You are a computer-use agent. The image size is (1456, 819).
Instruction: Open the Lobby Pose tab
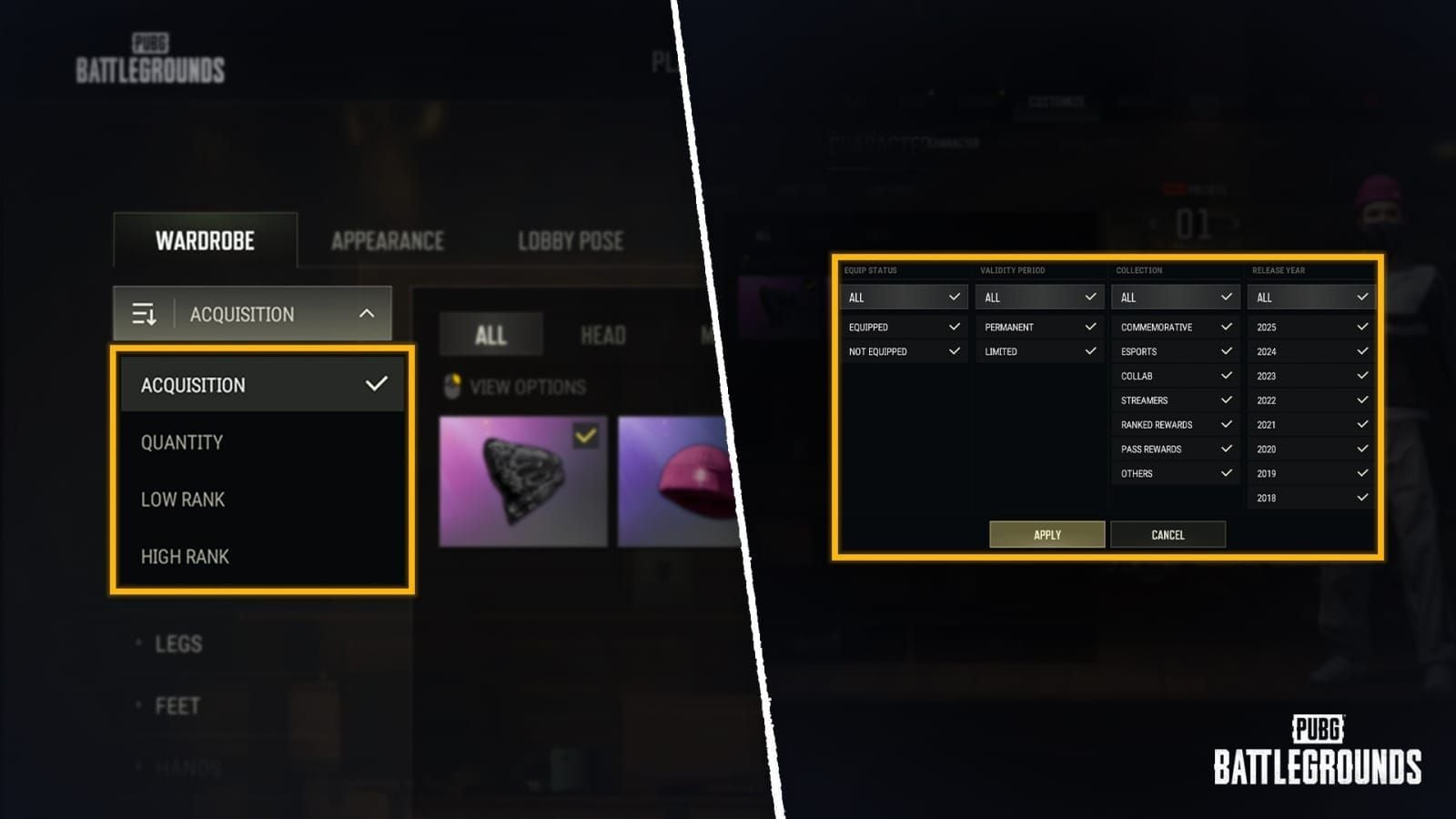(571, 240)
